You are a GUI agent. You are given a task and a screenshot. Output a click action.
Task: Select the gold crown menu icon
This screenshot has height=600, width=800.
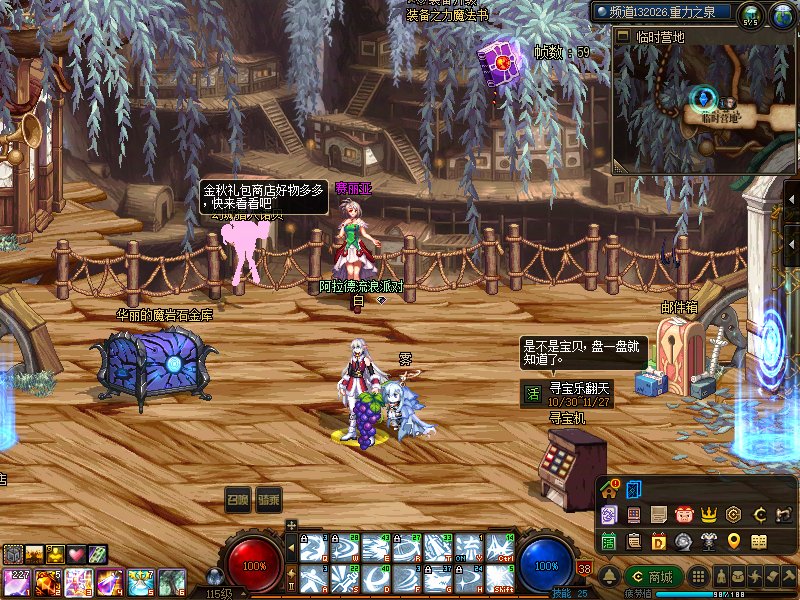point(709,514)
